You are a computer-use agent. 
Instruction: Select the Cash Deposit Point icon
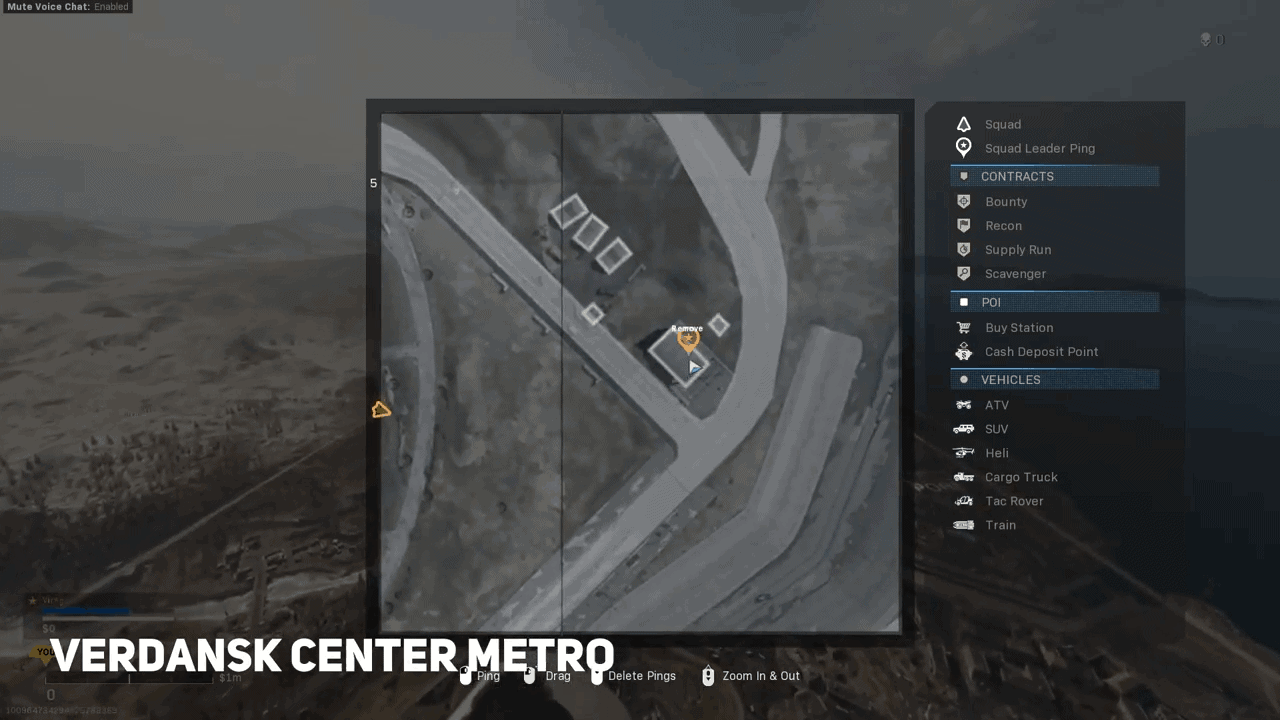(x=963, y=351)
